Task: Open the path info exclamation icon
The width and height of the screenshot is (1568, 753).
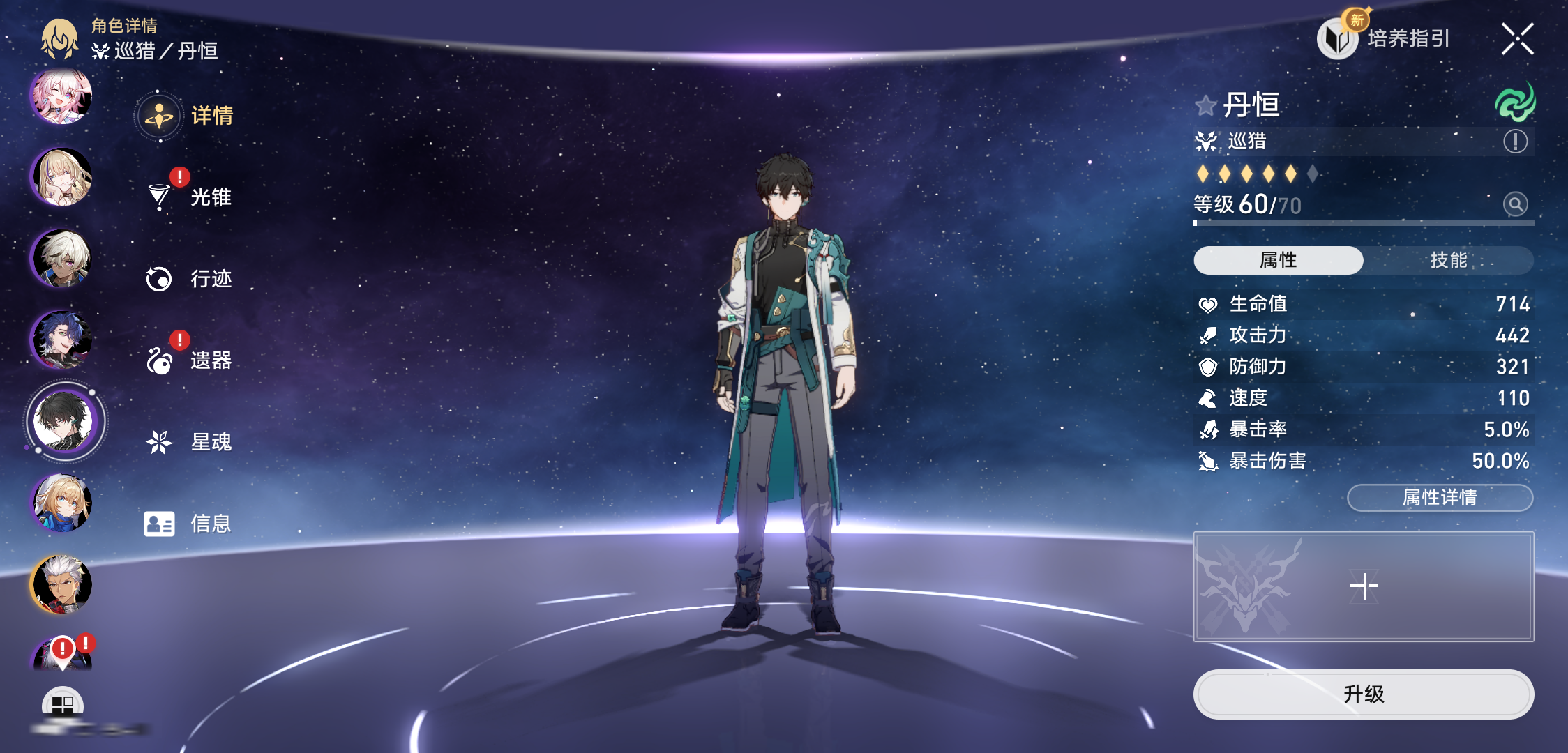Action: (1515, 142)
